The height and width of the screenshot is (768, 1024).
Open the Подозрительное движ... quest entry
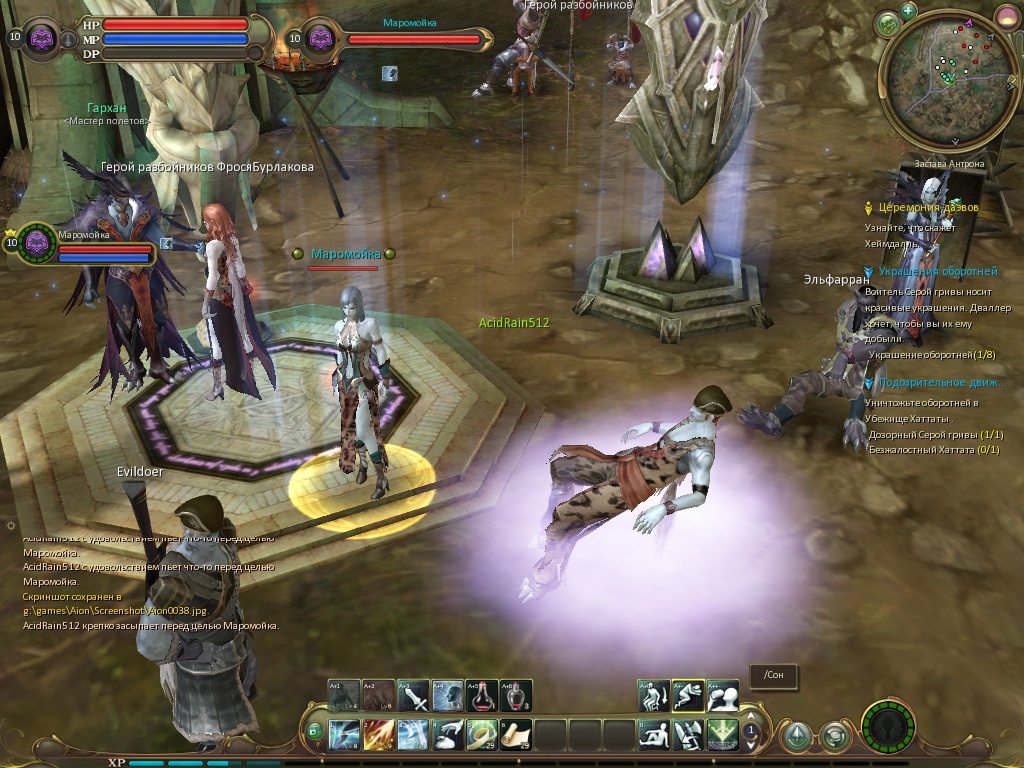(941, 383)
